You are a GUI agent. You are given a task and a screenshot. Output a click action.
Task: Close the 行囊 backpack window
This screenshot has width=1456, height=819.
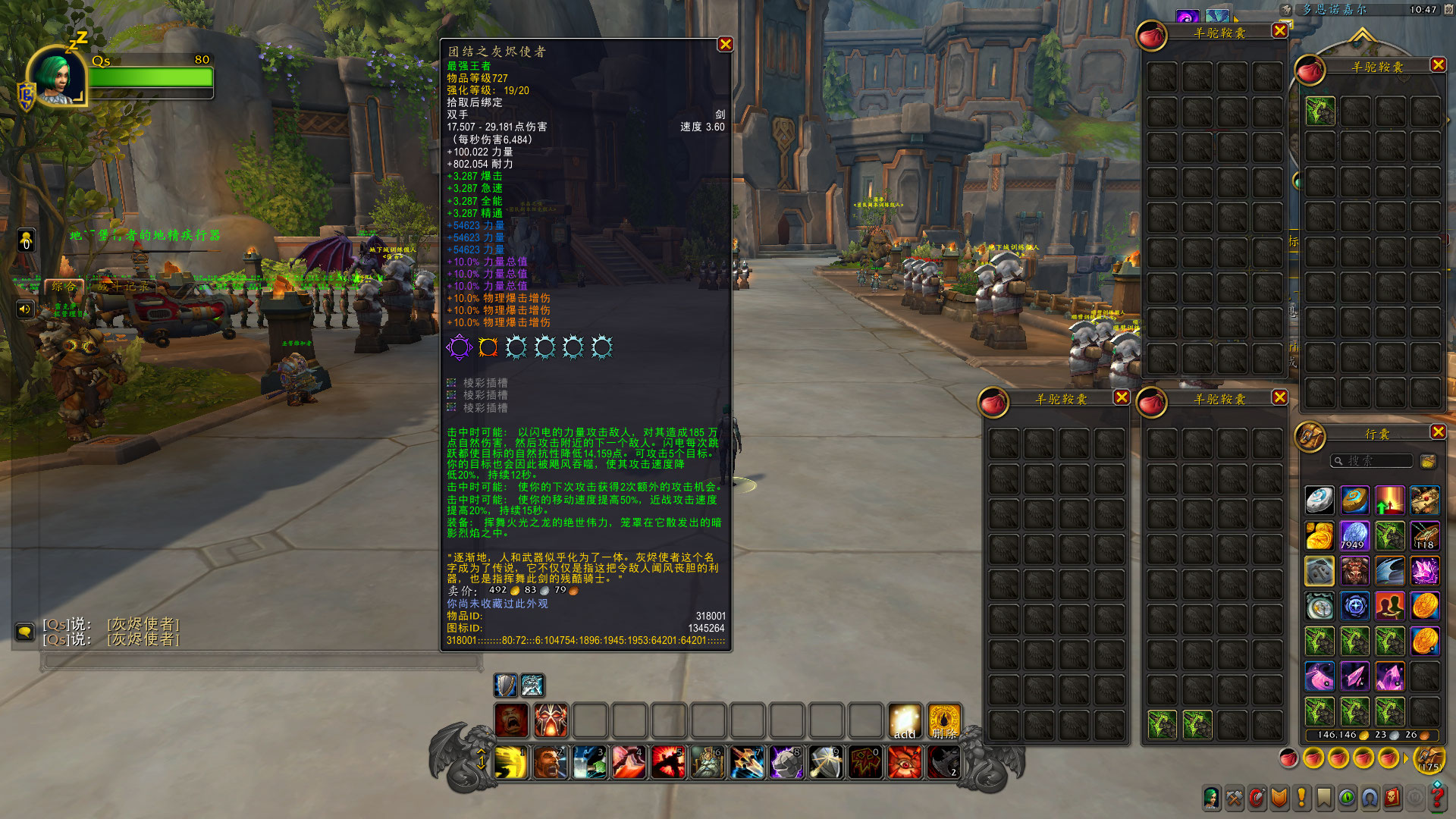1438,431
